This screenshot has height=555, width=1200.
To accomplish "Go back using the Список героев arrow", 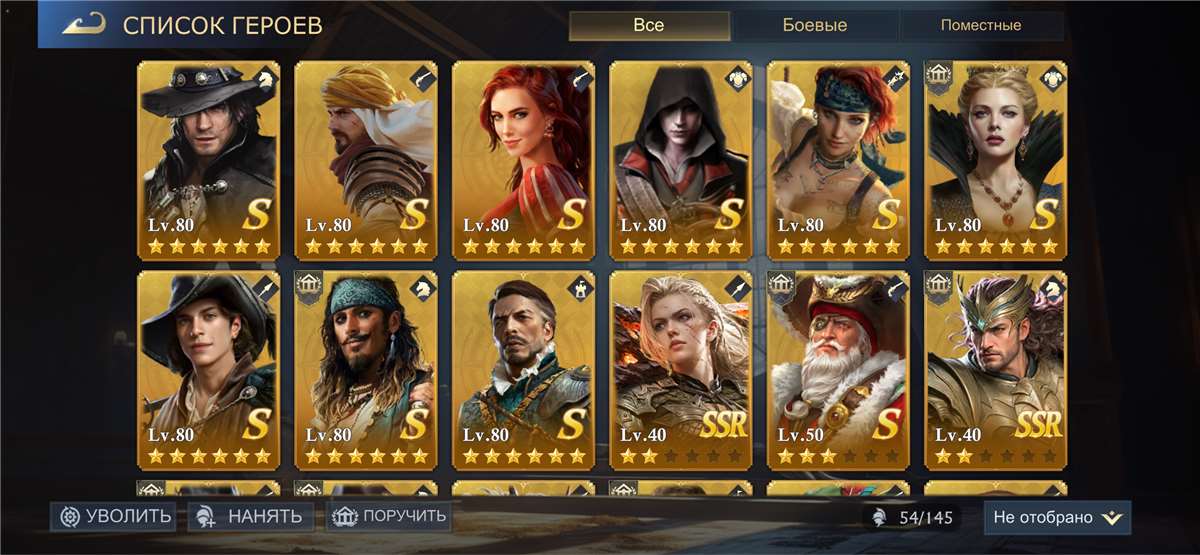I will pyautogui.click(x=85, y=25).
